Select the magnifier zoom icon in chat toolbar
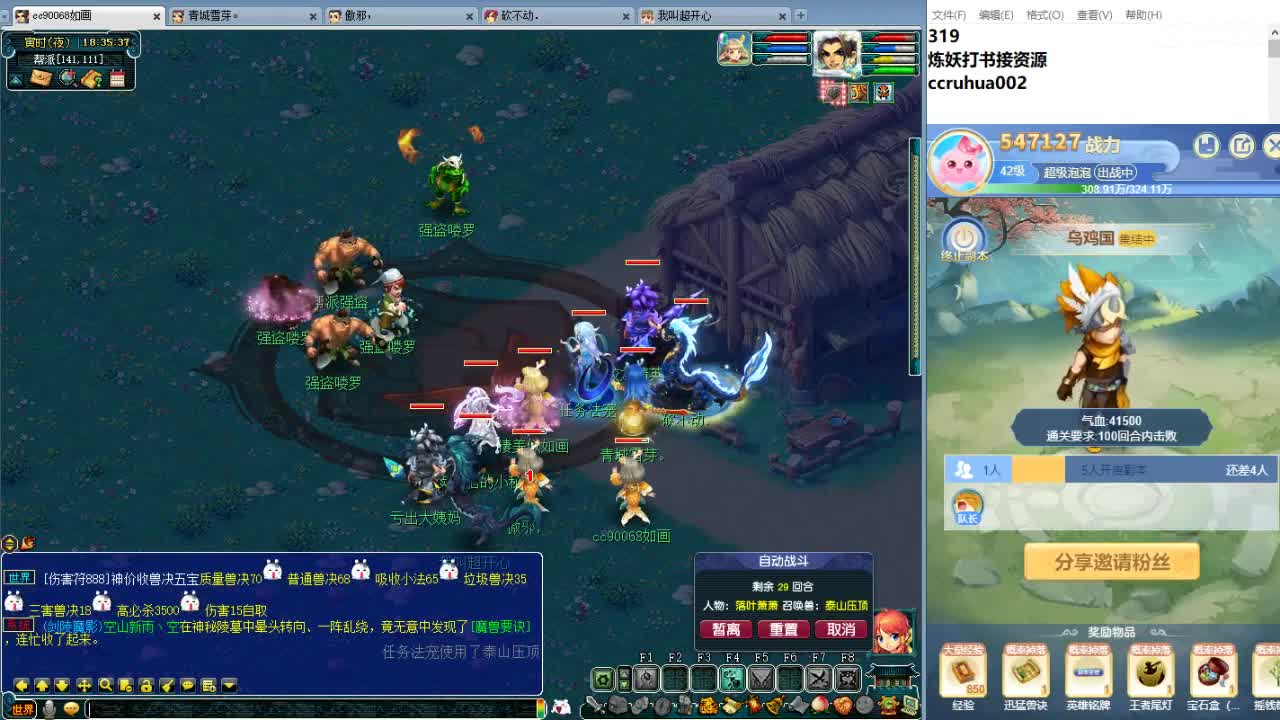The height and width of the screenshot is (720, 1280). (x=105, y=686)
